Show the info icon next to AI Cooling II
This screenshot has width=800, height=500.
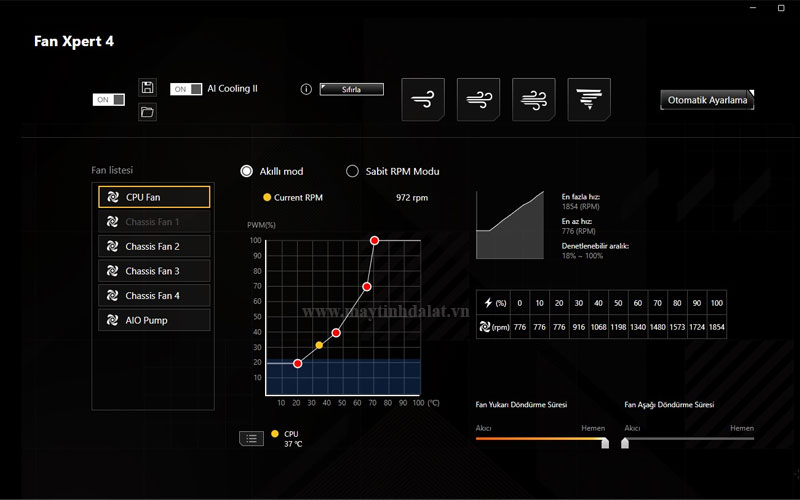click(x=306, y=89)
